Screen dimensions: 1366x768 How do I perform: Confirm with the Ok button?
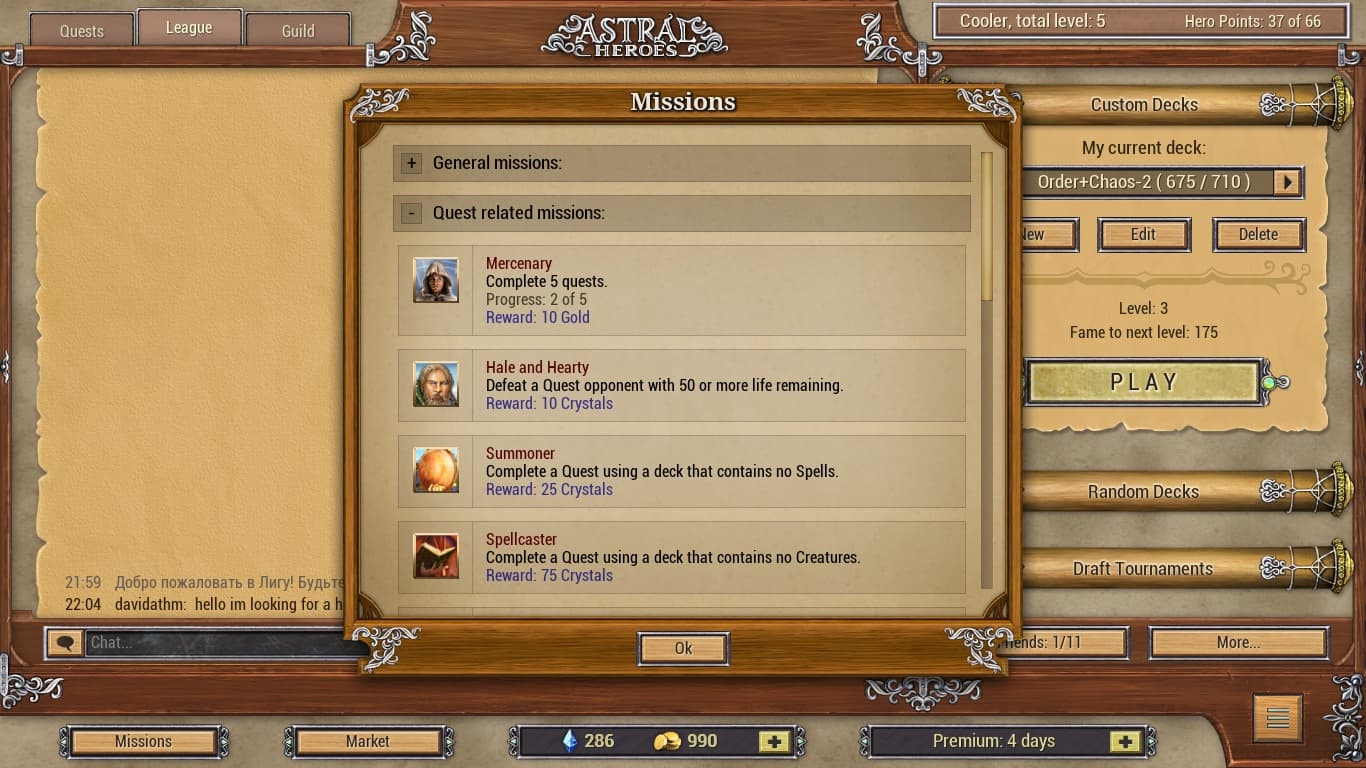(x=683, y=648)
